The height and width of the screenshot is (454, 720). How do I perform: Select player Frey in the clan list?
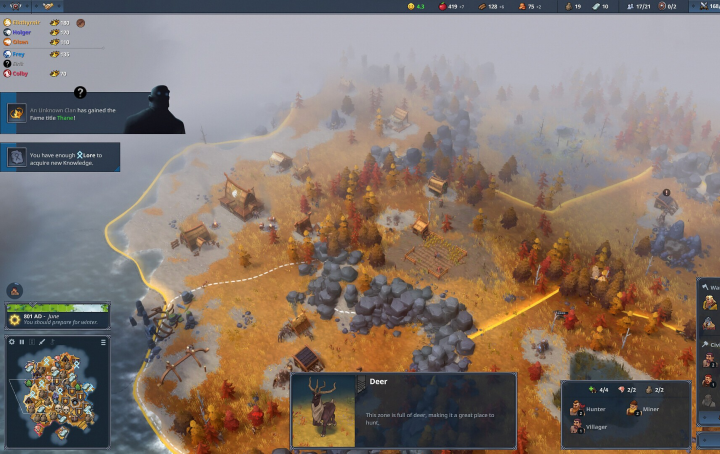21,54
